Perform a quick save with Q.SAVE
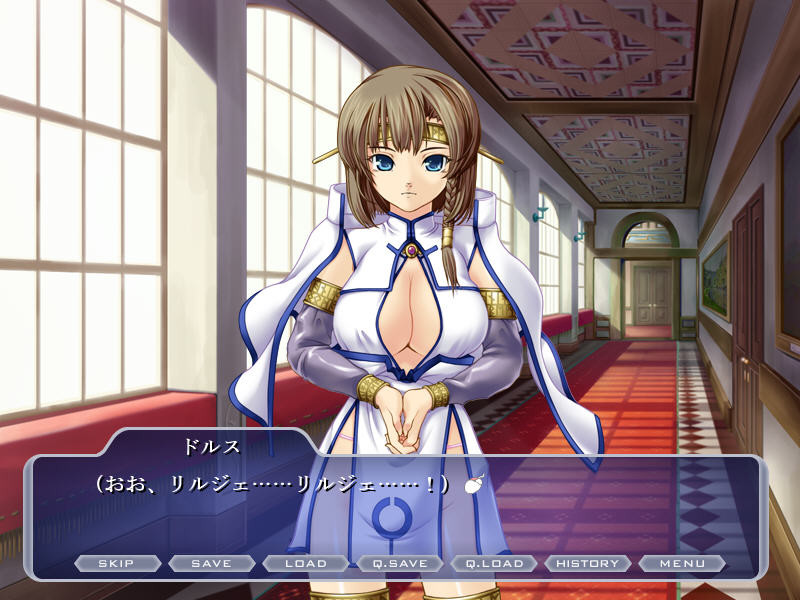This screenshot has height=600, width=800. click(x=399, y=563)
